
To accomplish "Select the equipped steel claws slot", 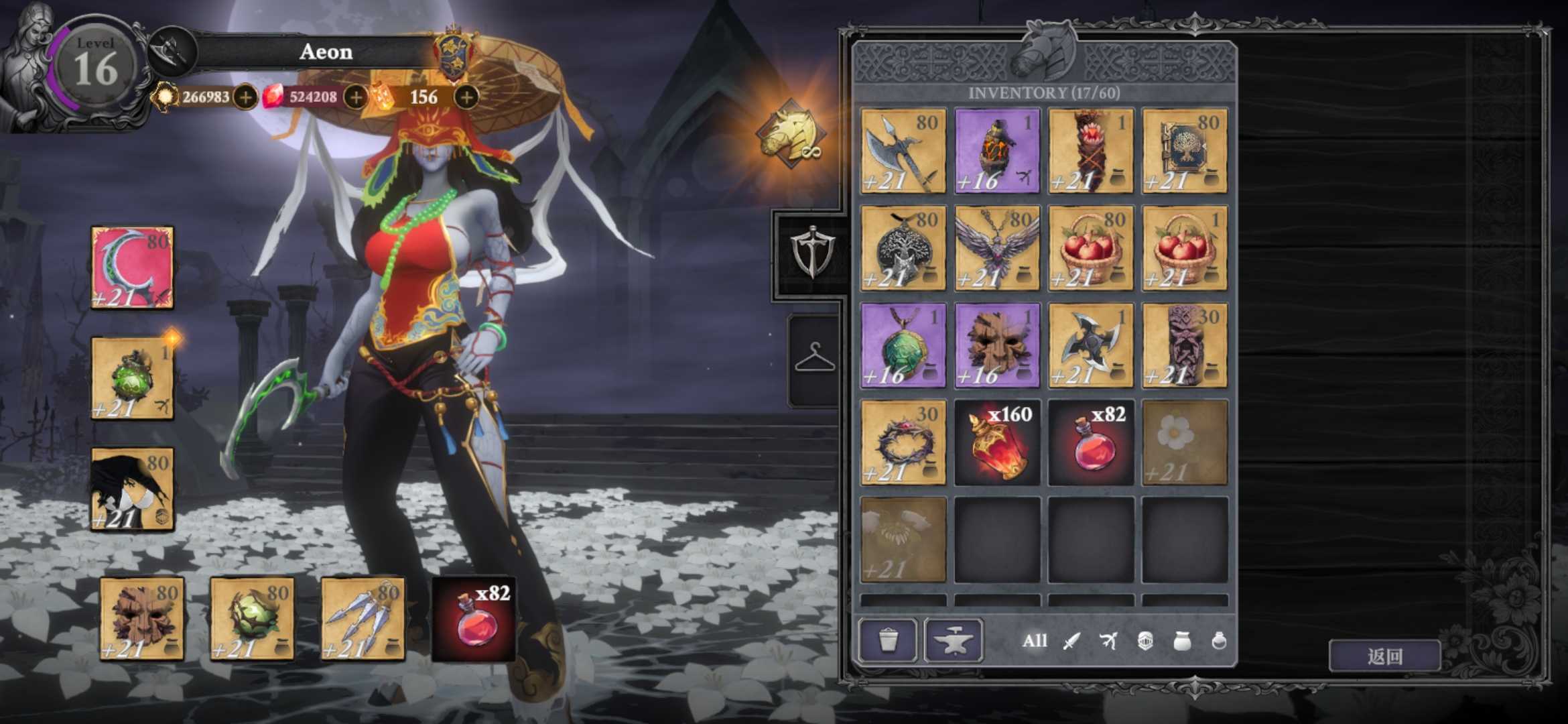I will click(363, 618).
